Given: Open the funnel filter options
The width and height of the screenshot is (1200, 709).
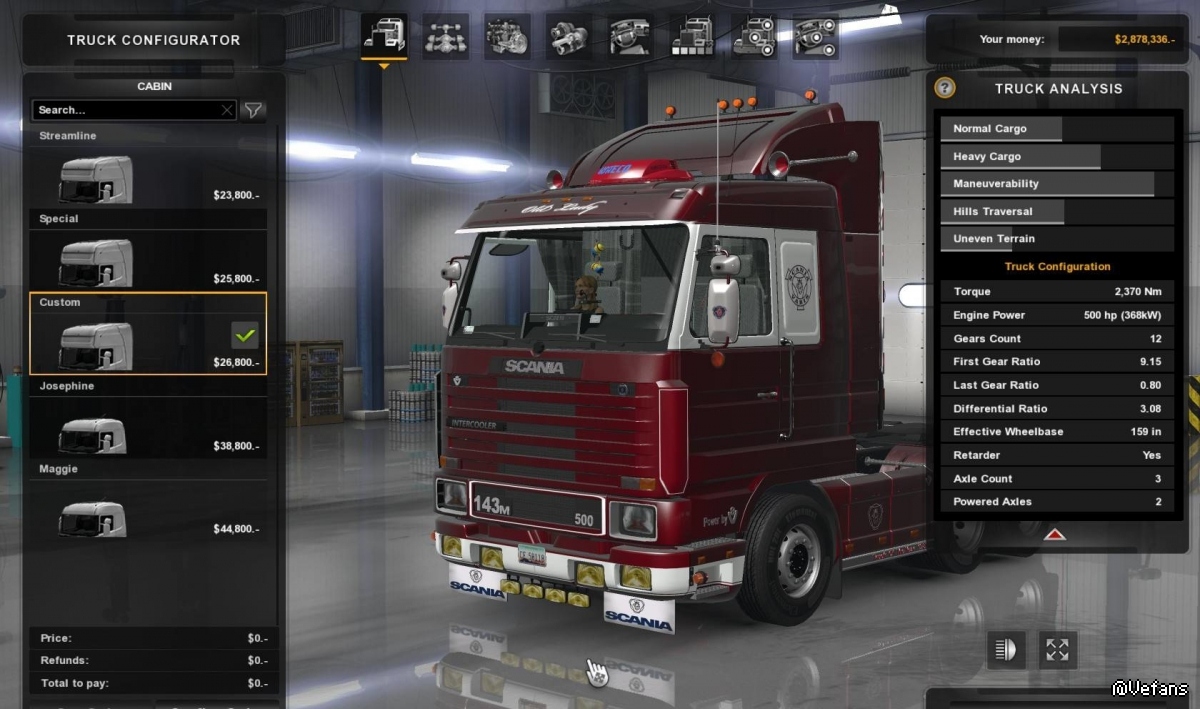Looking at the screenshot, I should click(254, 110).
